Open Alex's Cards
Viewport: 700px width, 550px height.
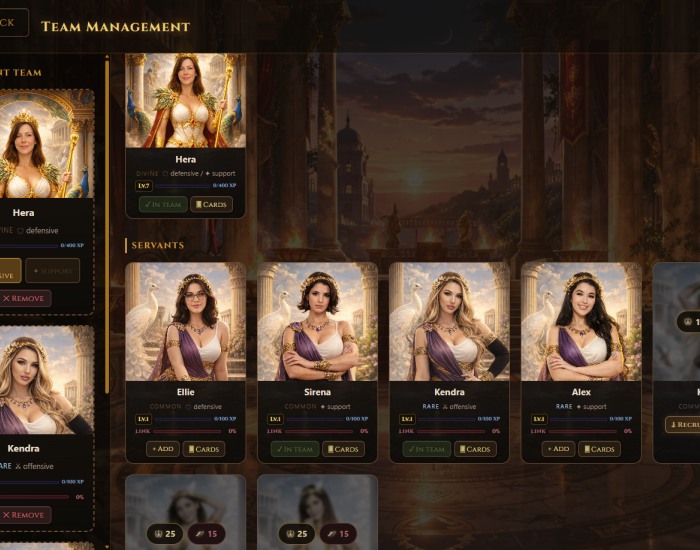coord(599,449)
